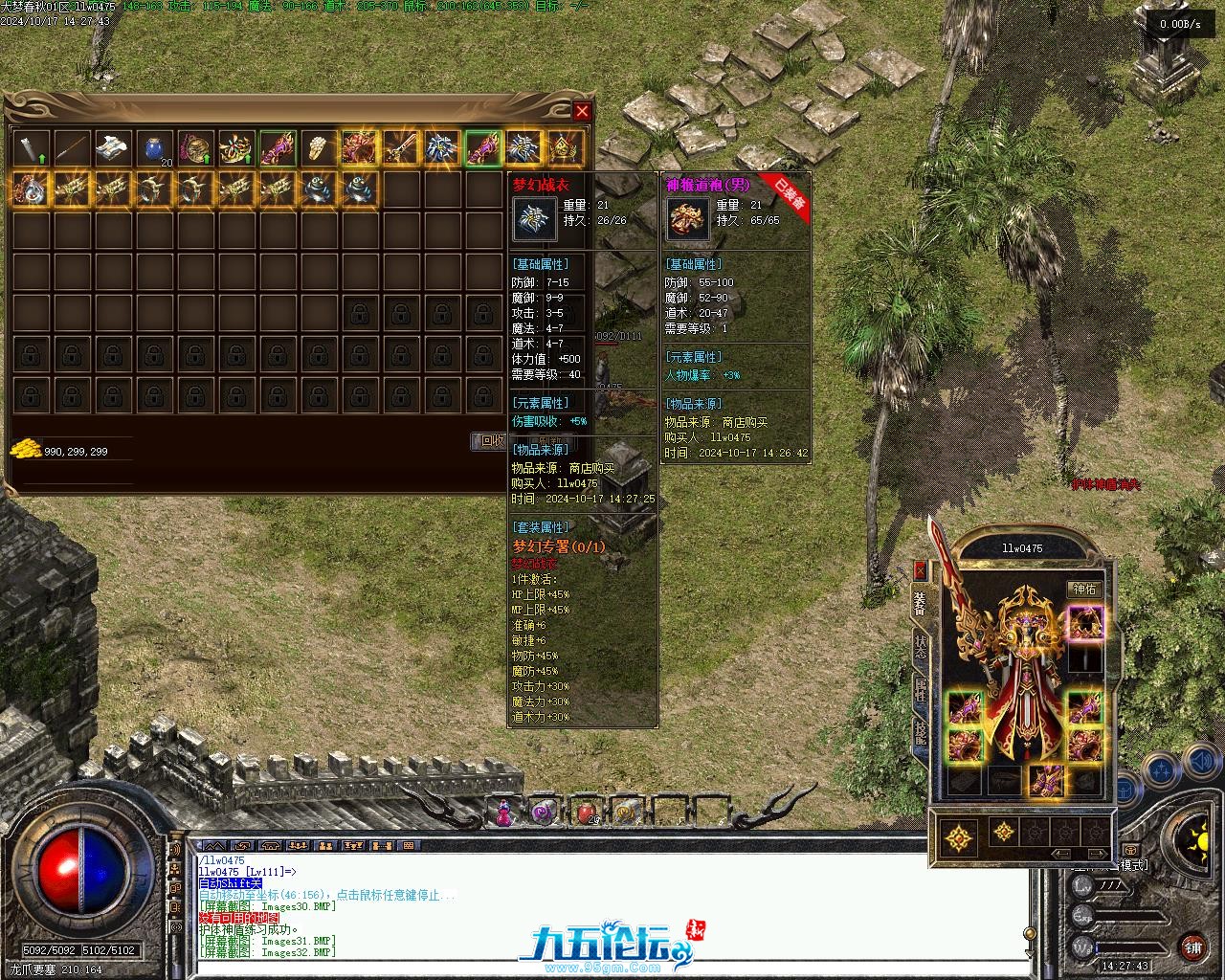Open the 铺 shop button
Screen dimensions: 1225x980
point(1192,947)
